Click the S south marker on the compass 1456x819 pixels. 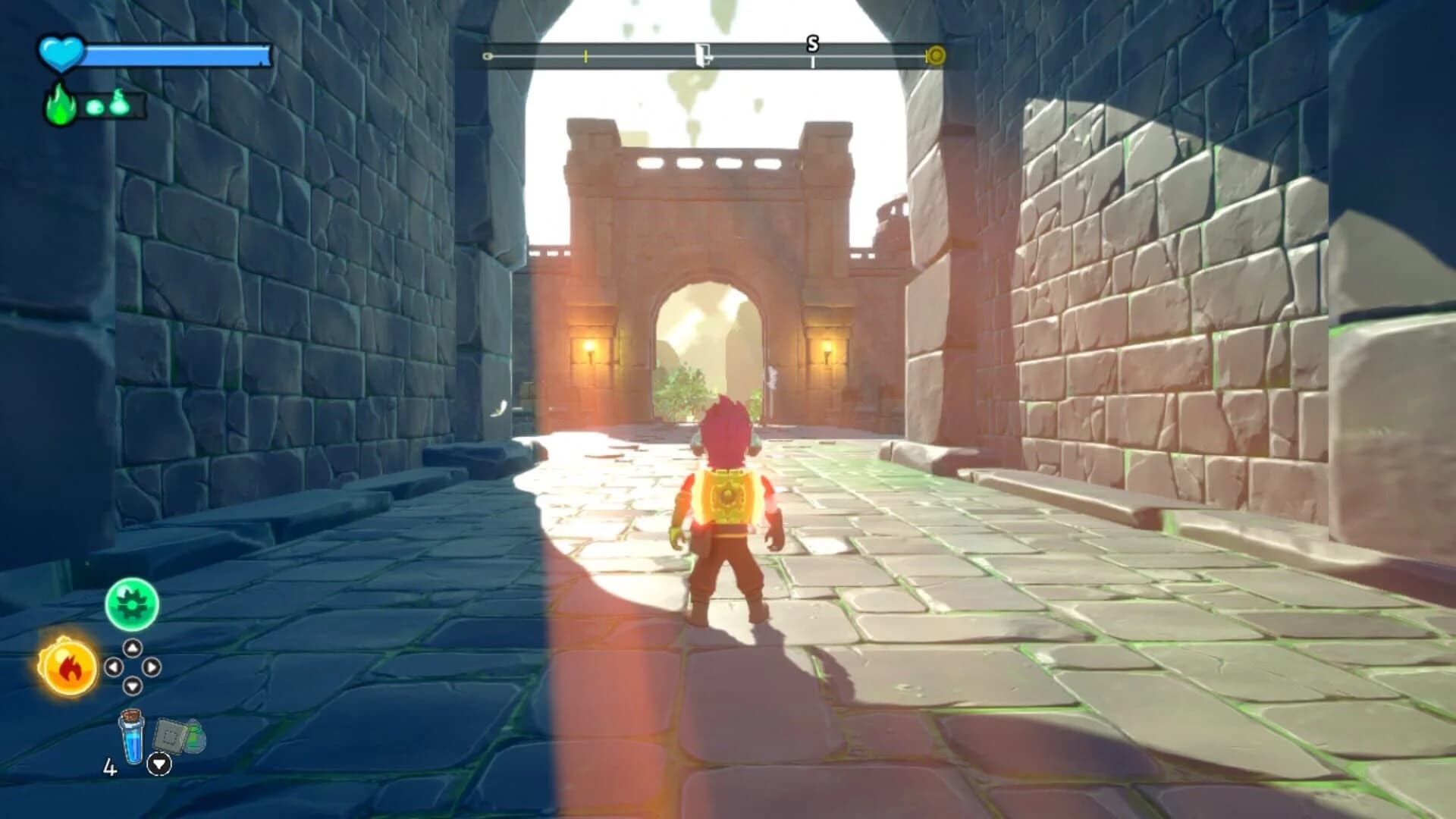click(812, 45)
